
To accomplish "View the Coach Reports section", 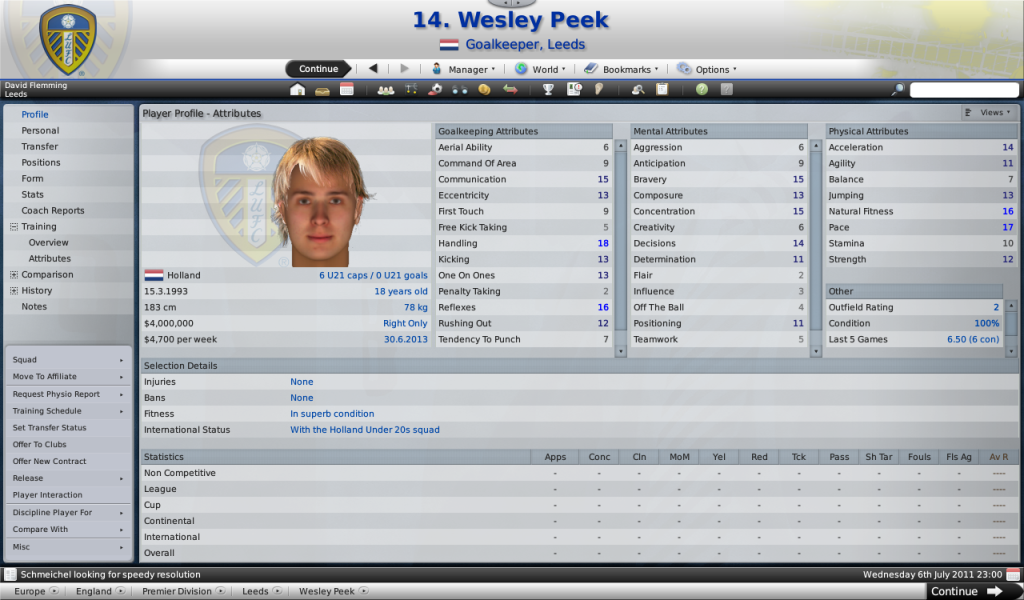I will pos(53,211).
